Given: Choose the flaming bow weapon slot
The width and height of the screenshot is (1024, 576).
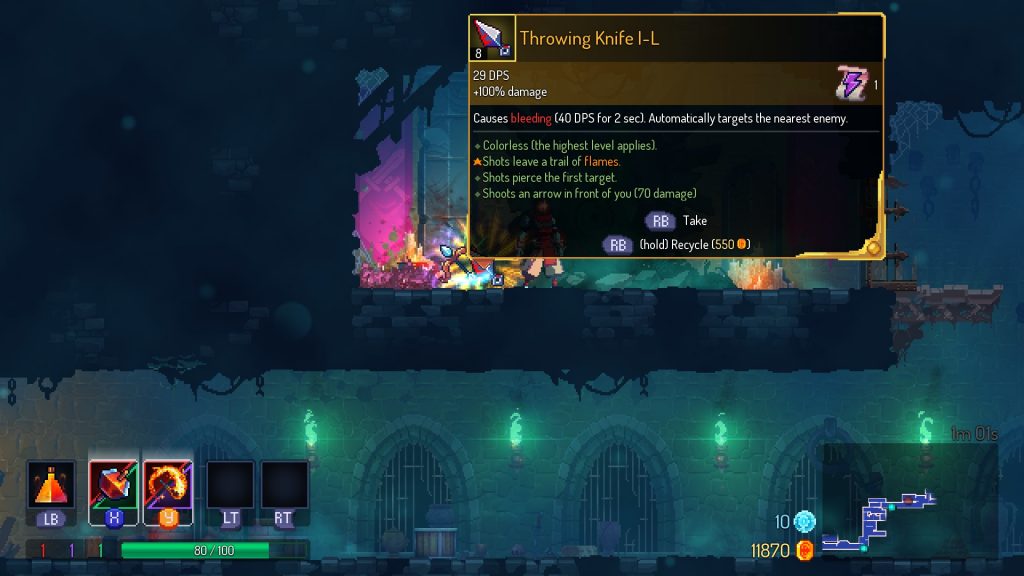Looking at the screenshot, I should 167,485.
